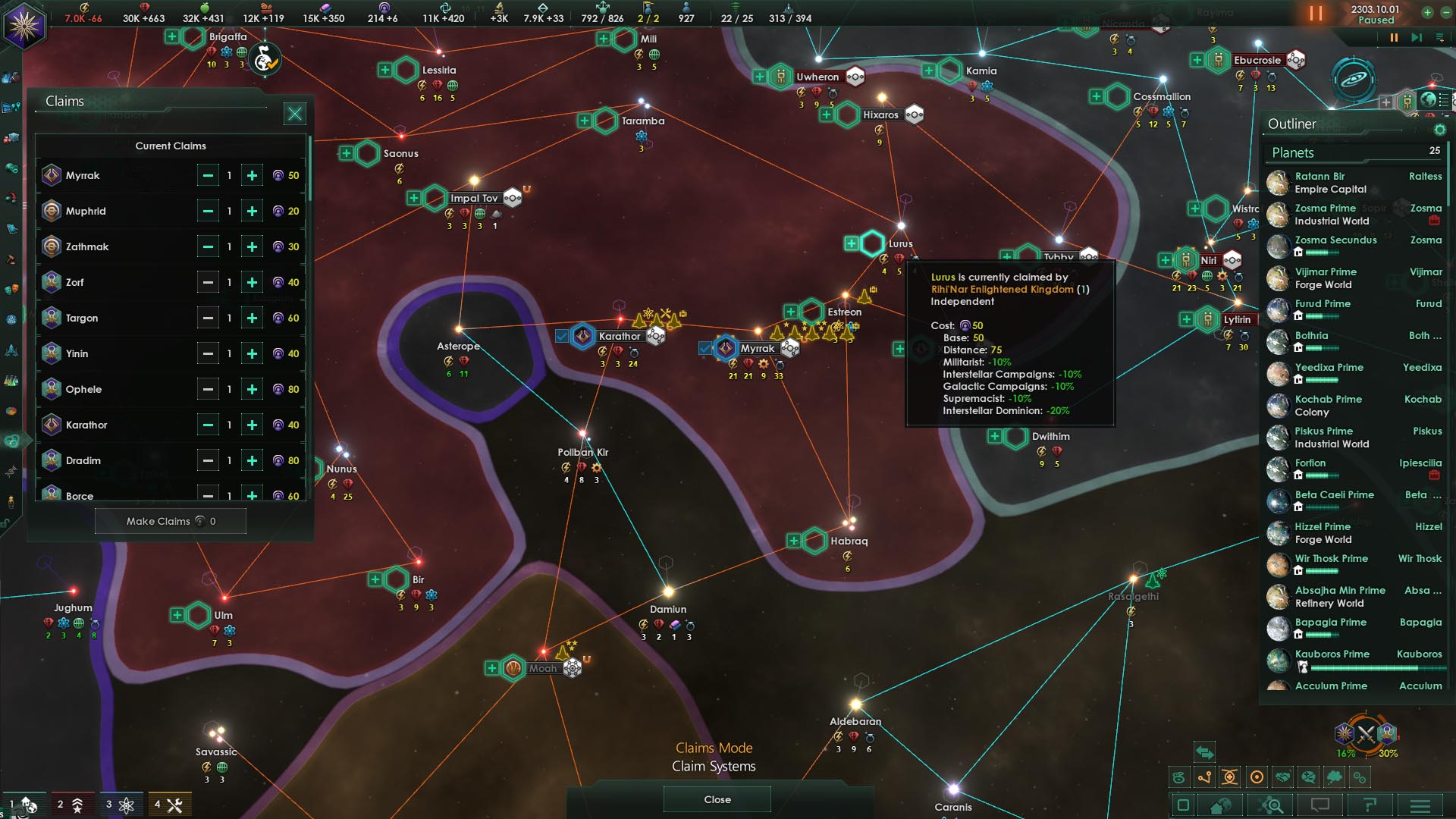Open the expansion planner magnifier icon
Image resolution: width=1456 pixels, height=819 pixels.
(x=1269, y=805)
